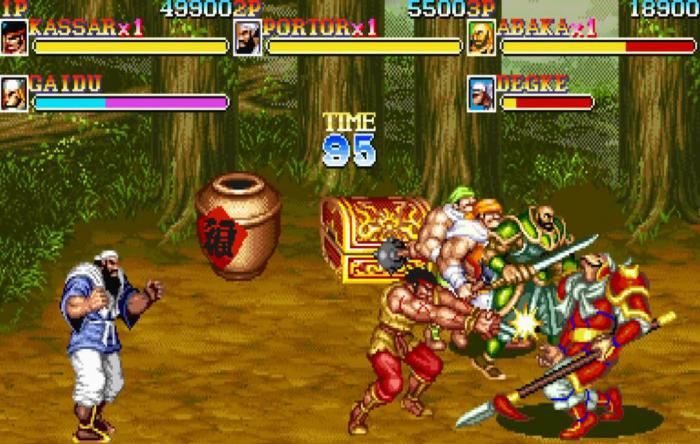Click Kassar's player one portrait

(15, 37)
